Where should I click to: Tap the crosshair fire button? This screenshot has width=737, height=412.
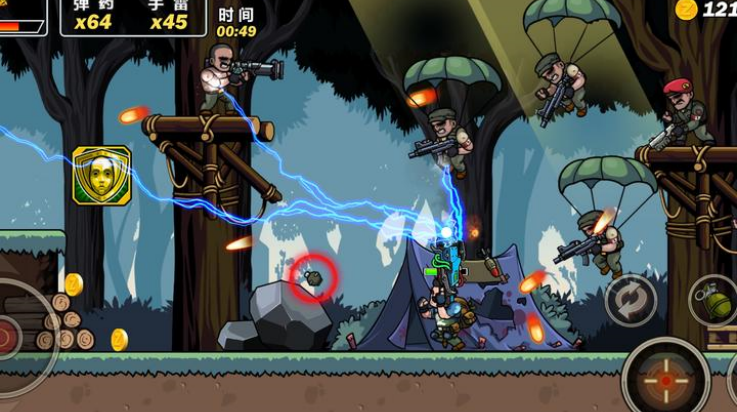click(x=666, y=380)
